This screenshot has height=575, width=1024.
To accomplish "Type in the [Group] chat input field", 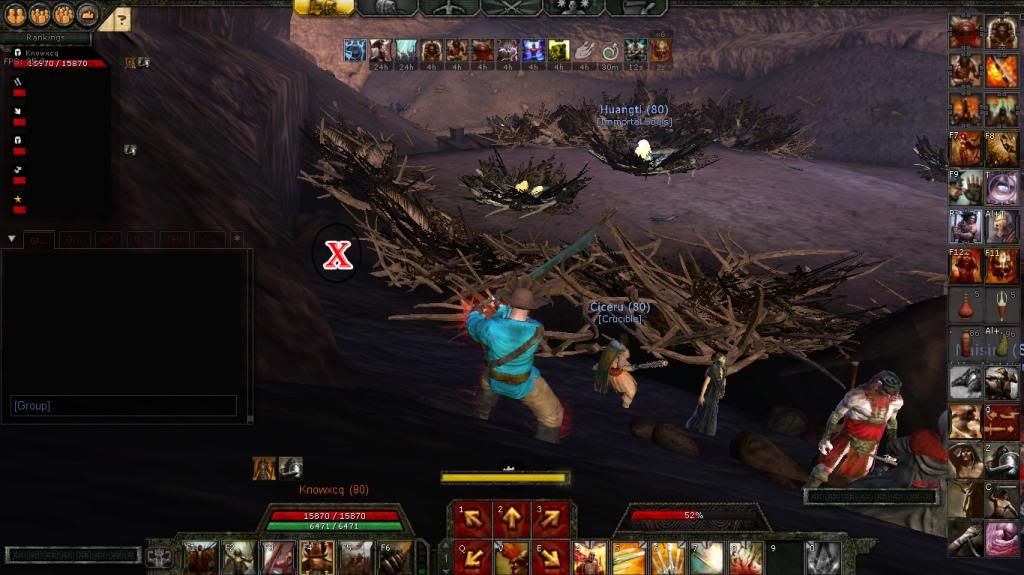I will pyautogui.click(x=124, y=405).
